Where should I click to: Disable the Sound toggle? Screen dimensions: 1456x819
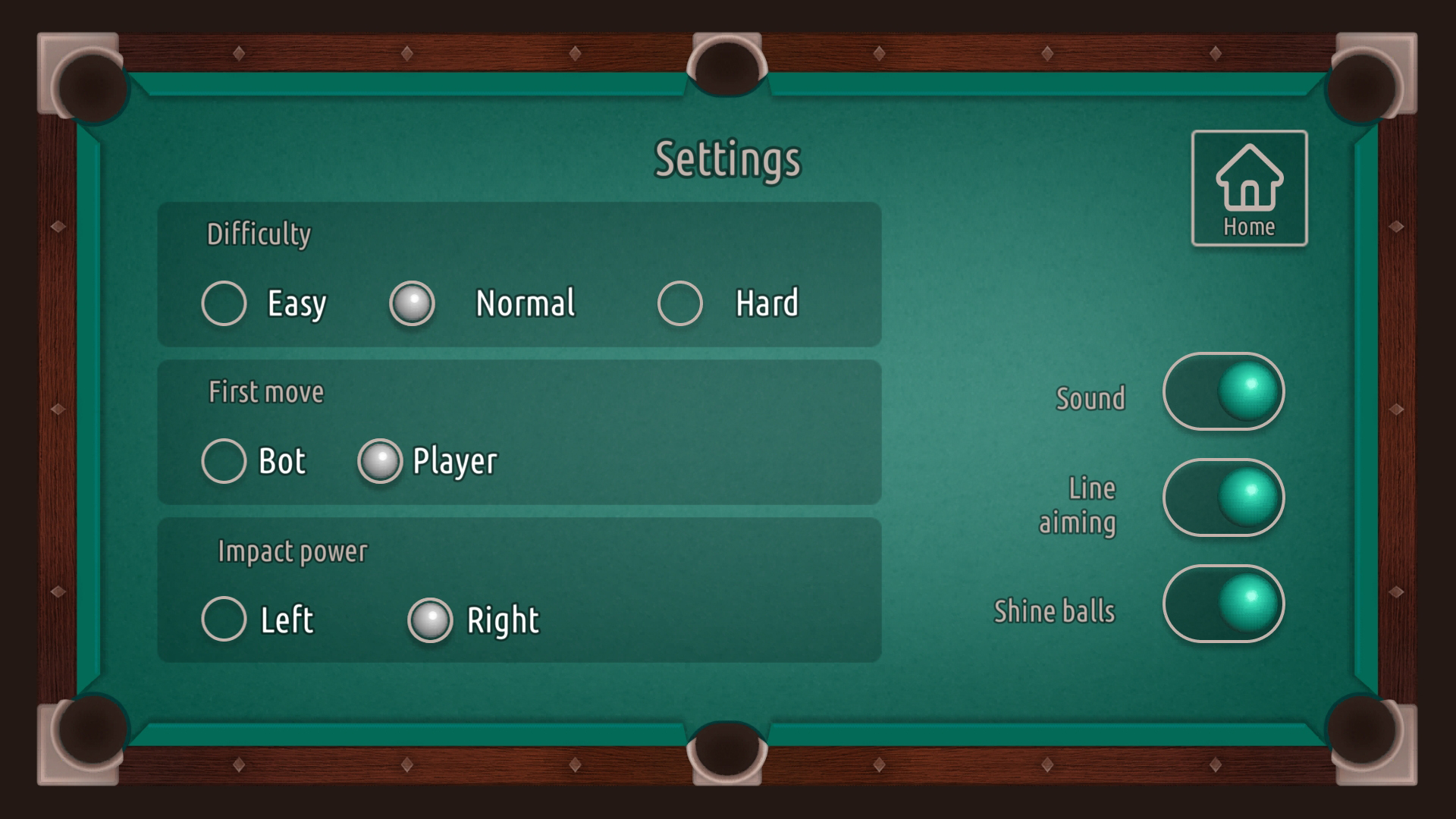[1224, 392]
